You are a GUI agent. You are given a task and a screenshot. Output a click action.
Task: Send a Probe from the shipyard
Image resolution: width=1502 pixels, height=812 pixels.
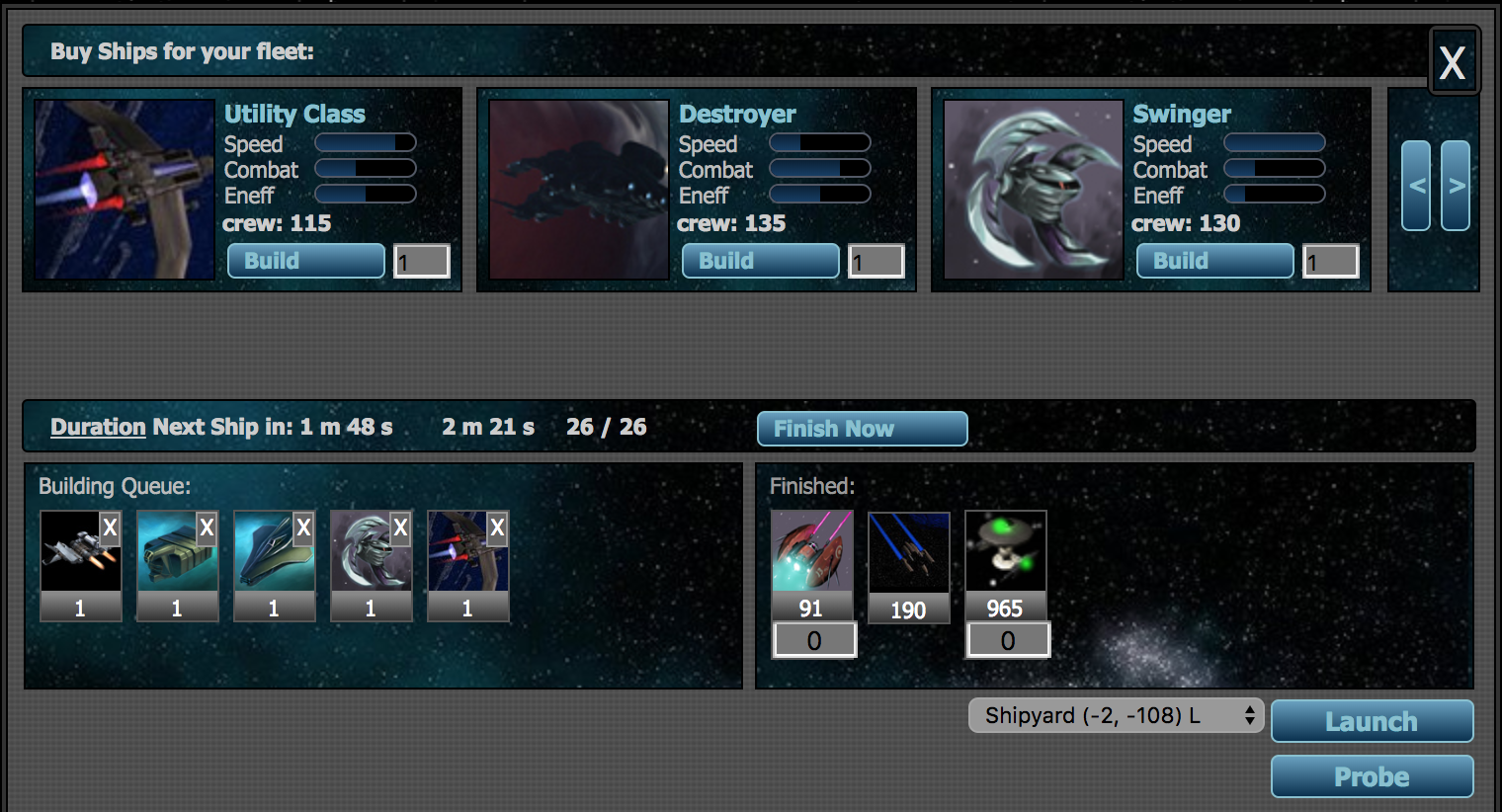click(x=1372, y=776)
